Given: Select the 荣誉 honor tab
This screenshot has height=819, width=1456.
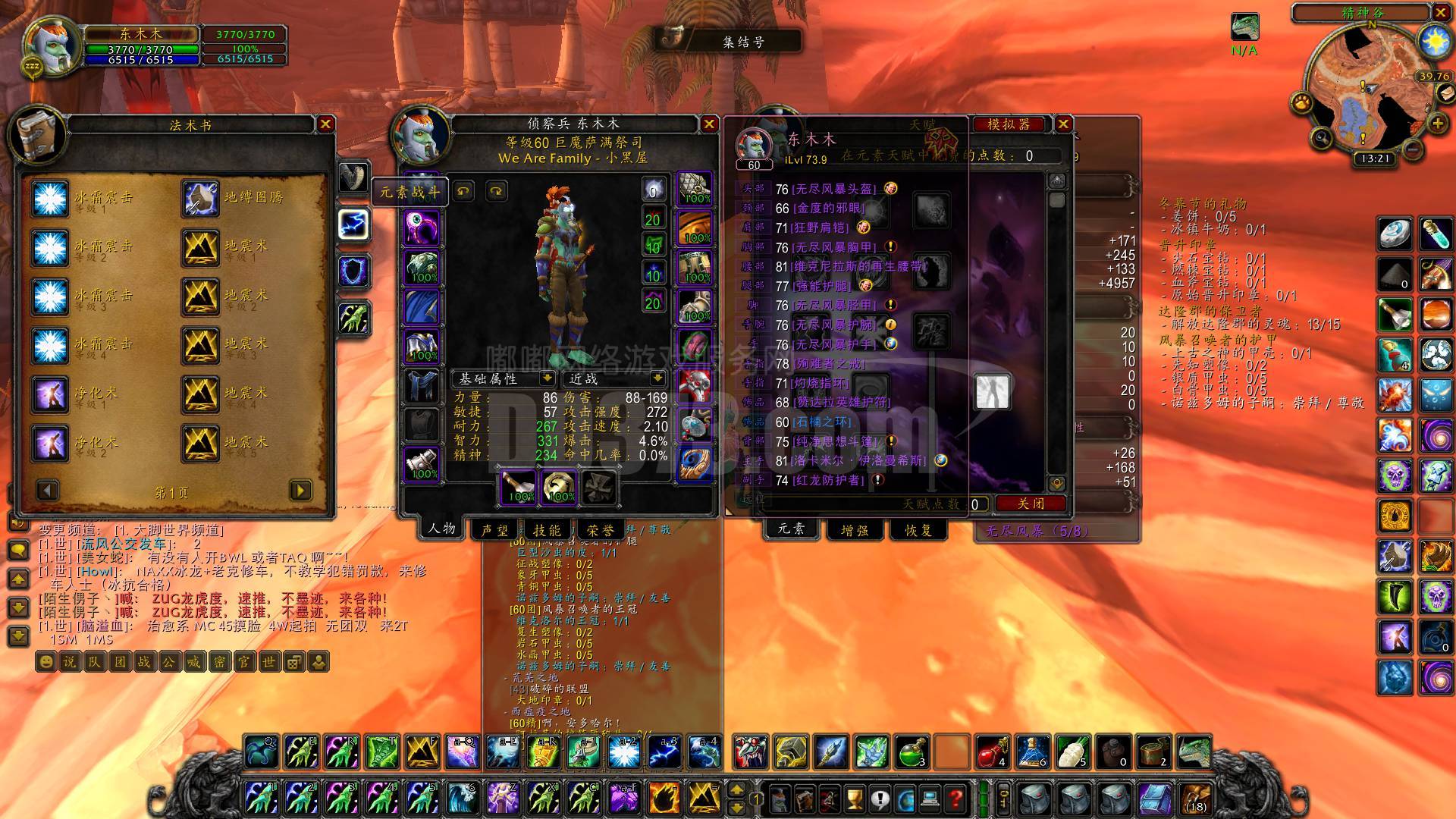Looking at the screenshot, I should [x=601, y=530].
